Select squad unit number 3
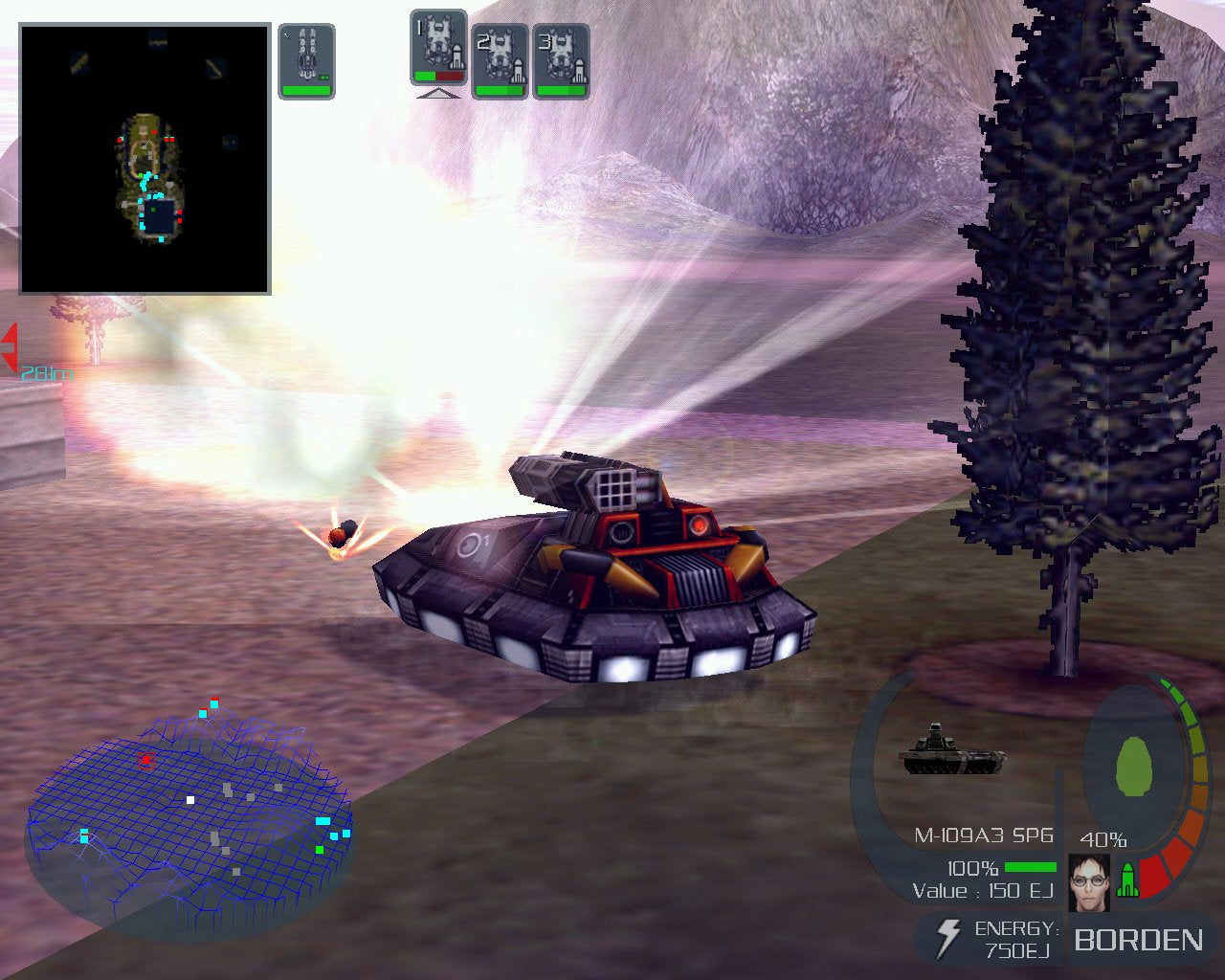The height and width of the screenshot is (980, 1225). coord(561,60)
